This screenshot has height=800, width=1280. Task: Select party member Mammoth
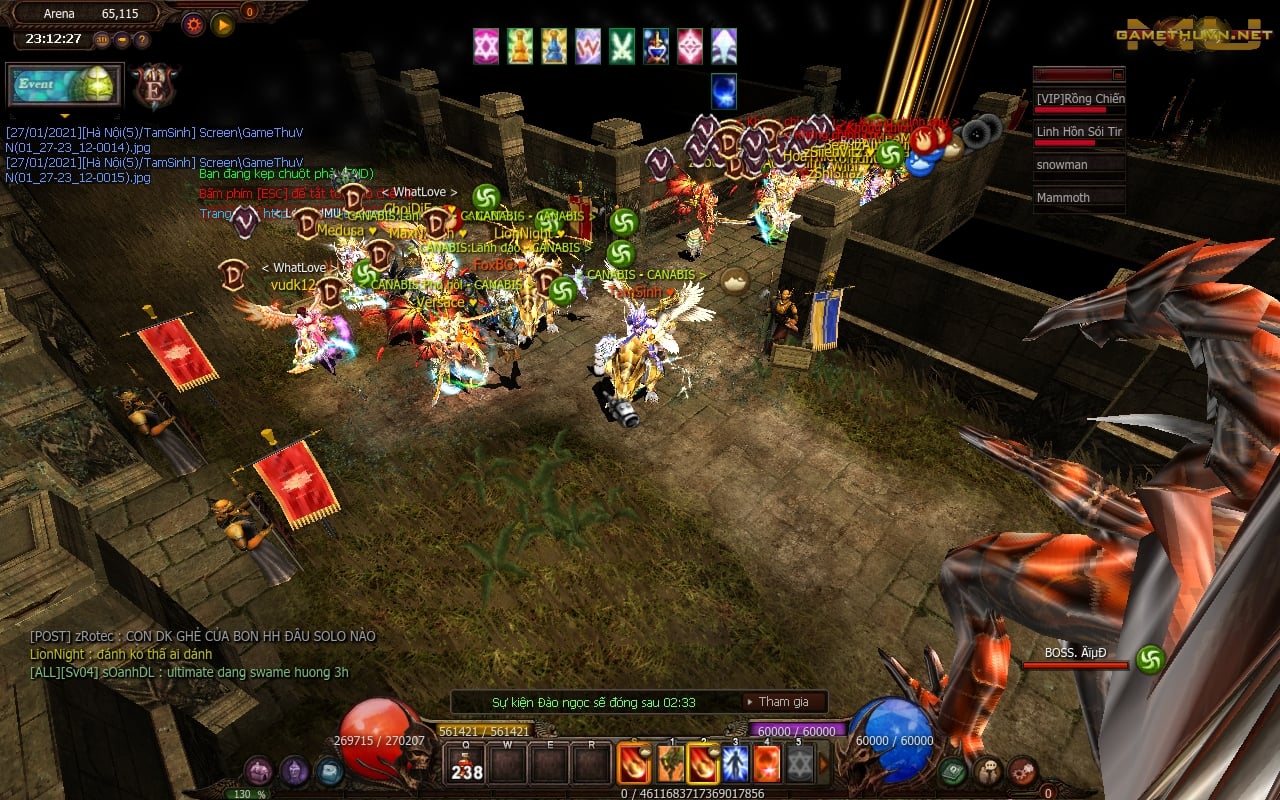click(1079, 198)
